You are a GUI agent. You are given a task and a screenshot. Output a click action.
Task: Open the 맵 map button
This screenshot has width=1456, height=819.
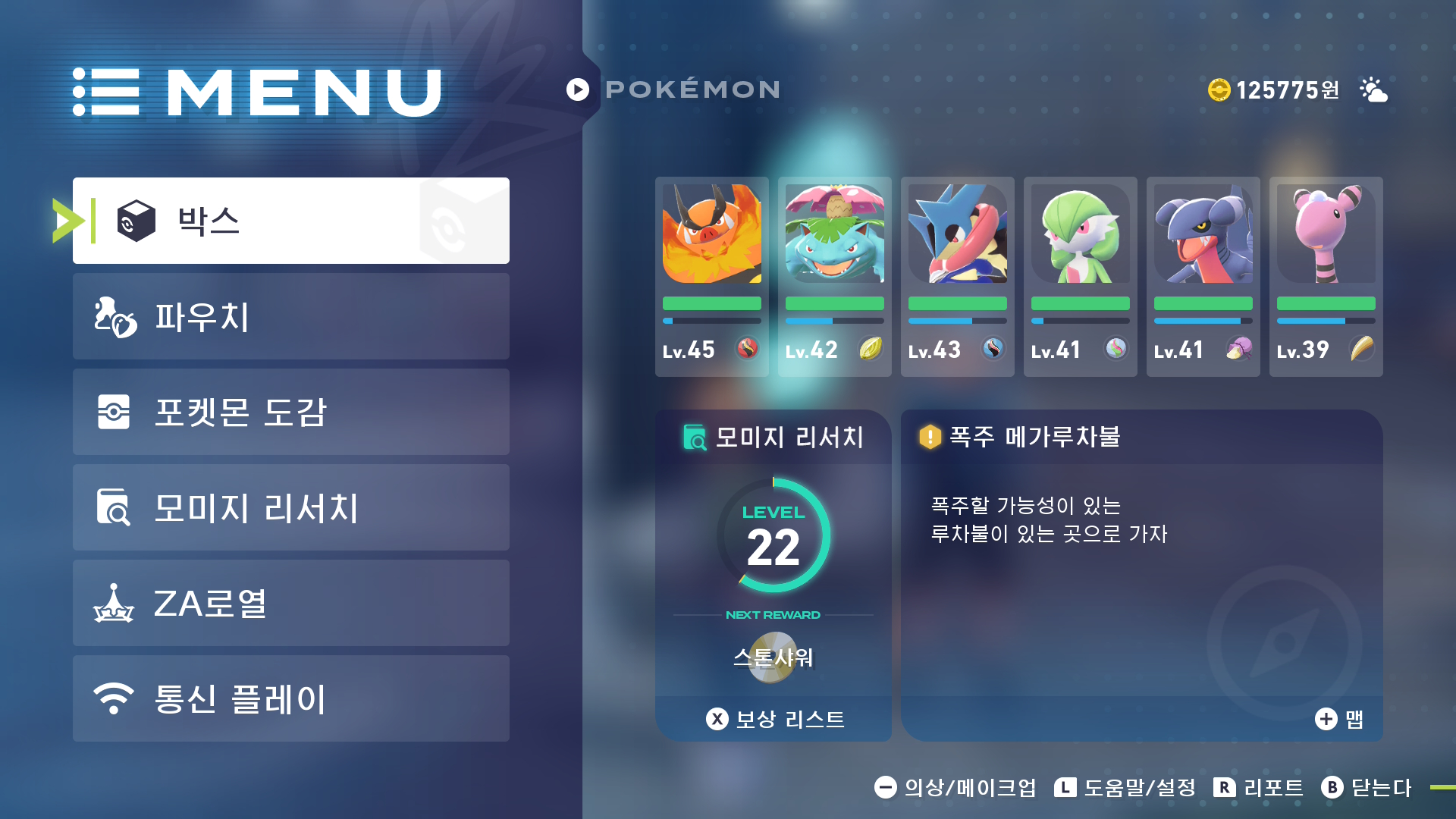click(x=1340, y=719)
